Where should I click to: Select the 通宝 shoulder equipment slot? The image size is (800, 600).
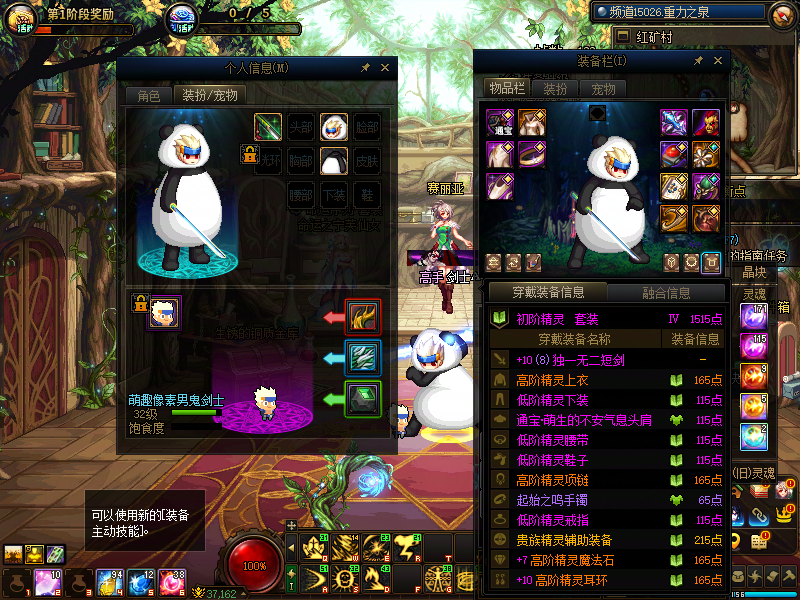(500, 123)
